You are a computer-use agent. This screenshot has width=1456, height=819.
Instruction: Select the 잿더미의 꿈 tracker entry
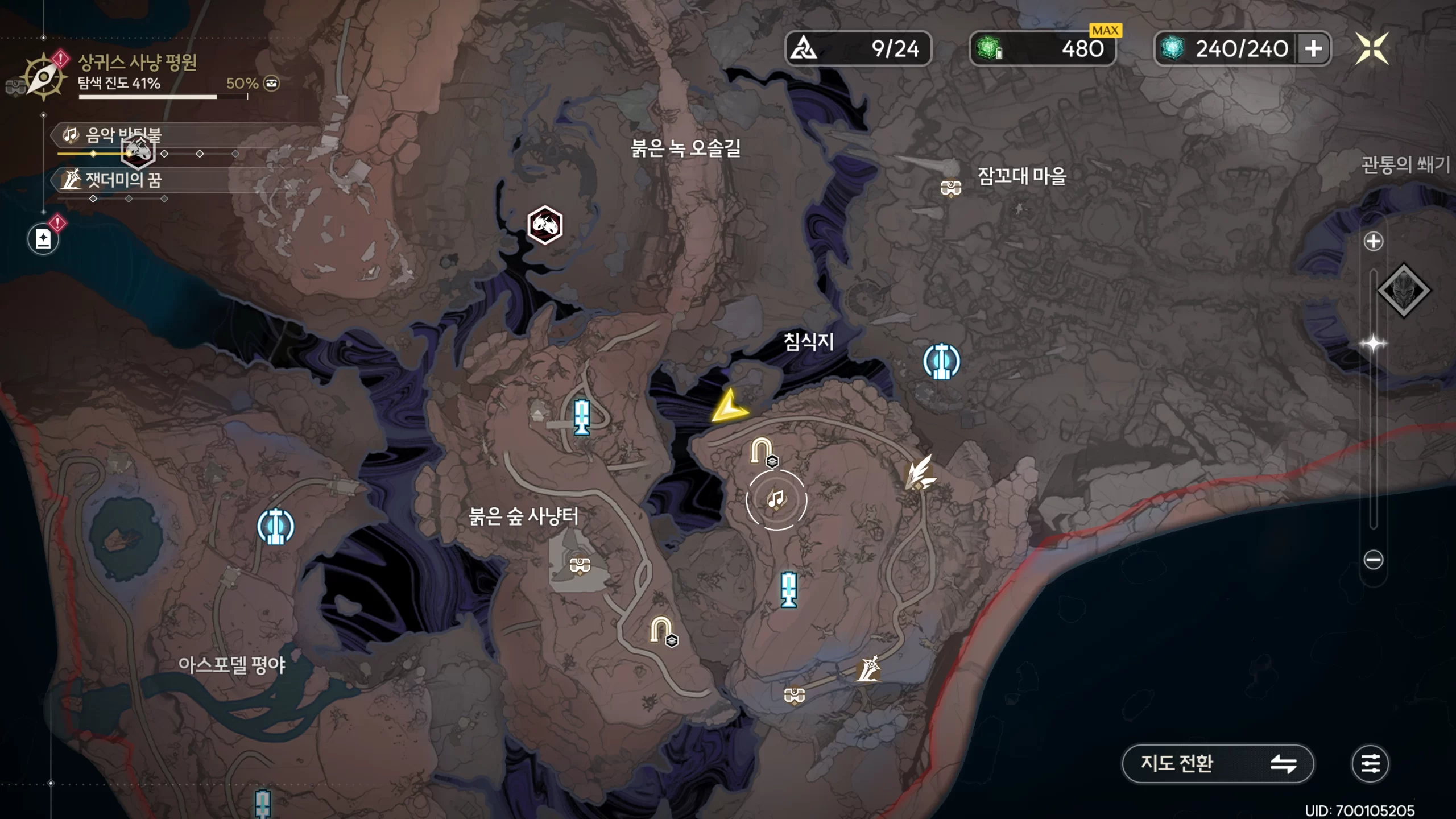click(x=122, y=180)
